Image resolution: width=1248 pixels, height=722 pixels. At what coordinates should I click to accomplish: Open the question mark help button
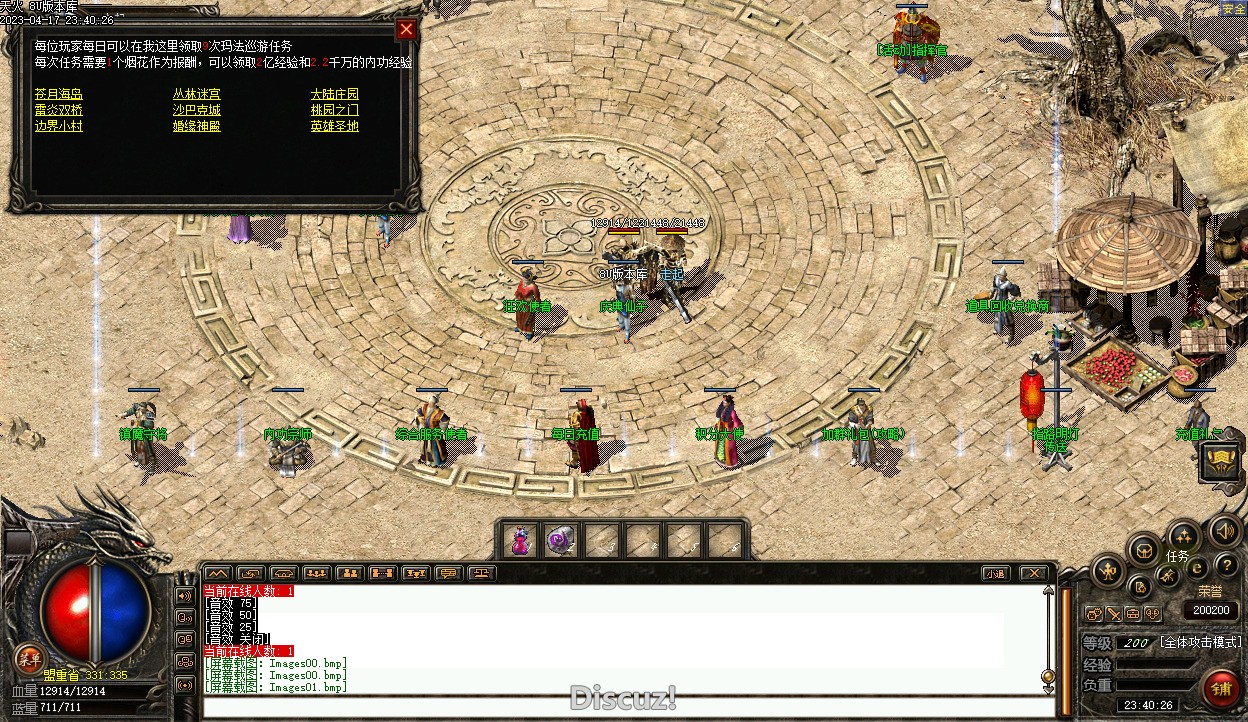(1226, 567)
